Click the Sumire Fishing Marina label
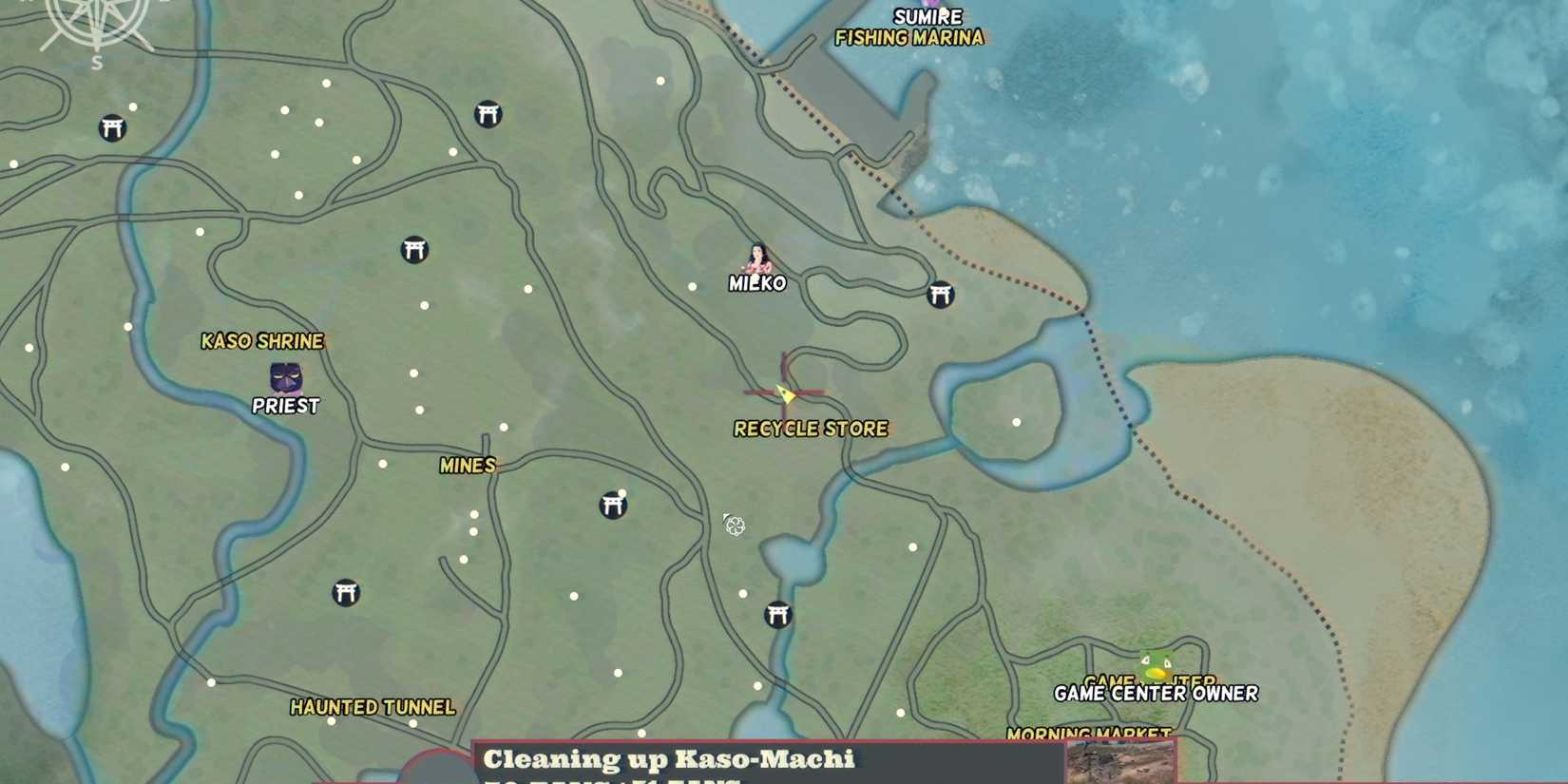1568x784 pixels. [909, 27]
